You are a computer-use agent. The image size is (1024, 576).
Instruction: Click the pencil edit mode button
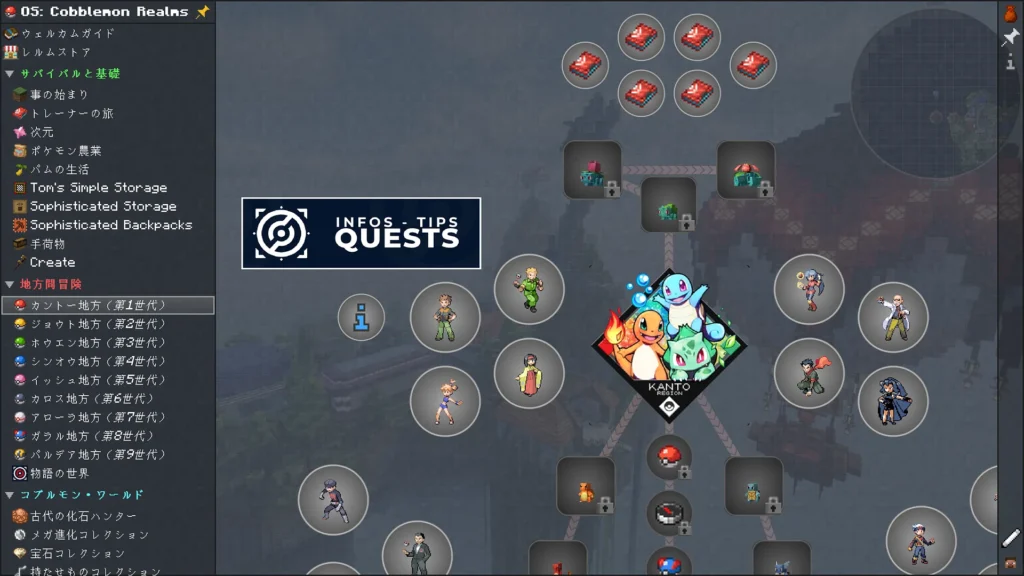tap(1010, 538)
